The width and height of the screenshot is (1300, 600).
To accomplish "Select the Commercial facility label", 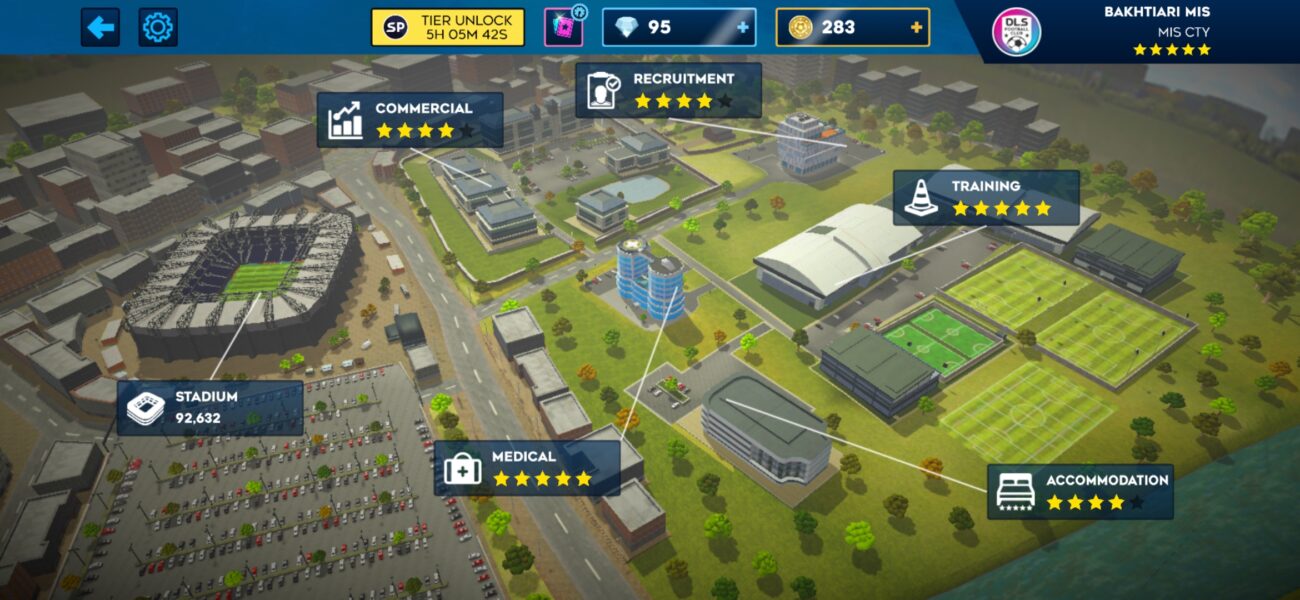I will (410, 120).
